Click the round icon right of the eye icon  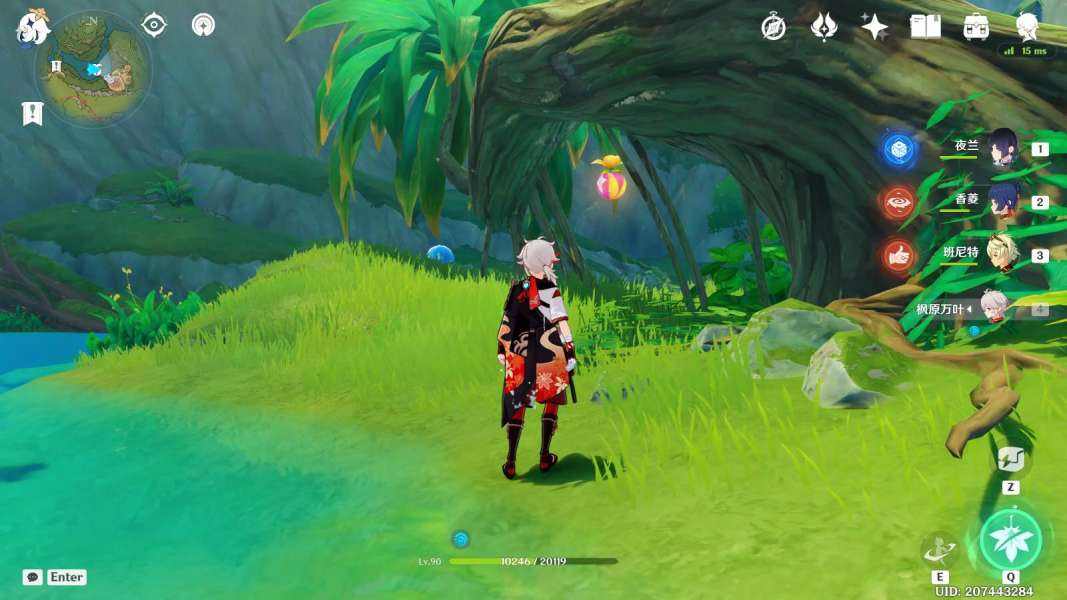click(203, 25)
